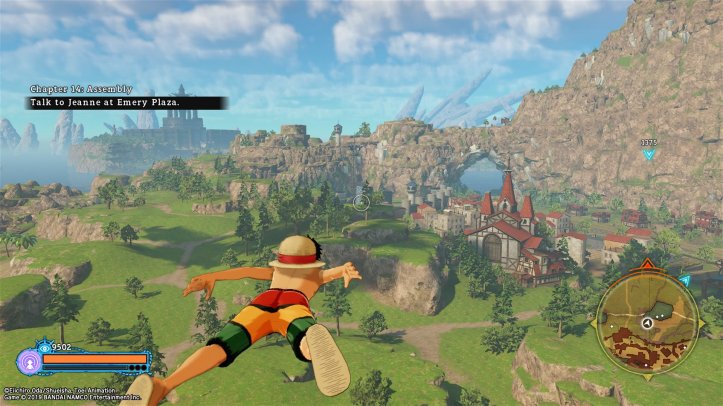Screen dimensions: 723x406
Task: Click the player arrow on the minimap
Action: click(x=647, y=324)
